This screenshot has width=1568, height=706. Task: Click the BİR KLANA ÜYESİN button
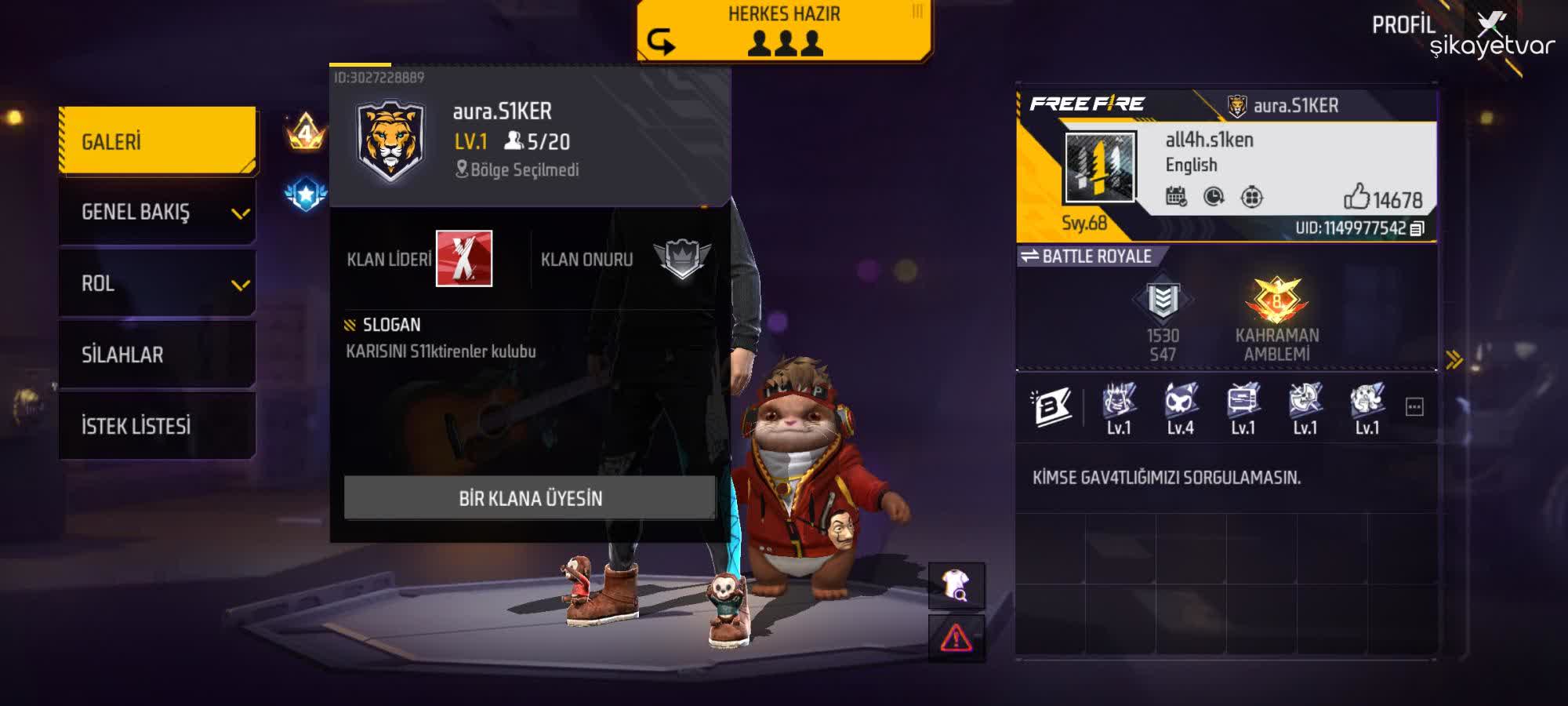click(x=530, y=498)
